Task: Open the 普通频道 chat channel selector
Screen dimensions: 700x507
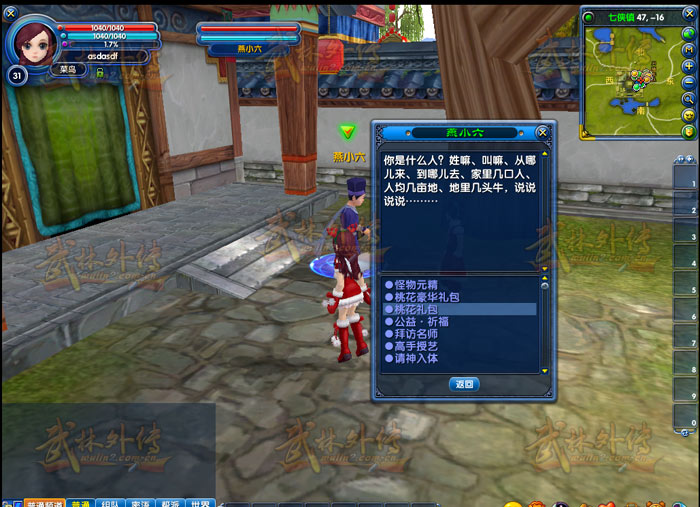Action: 44,502
